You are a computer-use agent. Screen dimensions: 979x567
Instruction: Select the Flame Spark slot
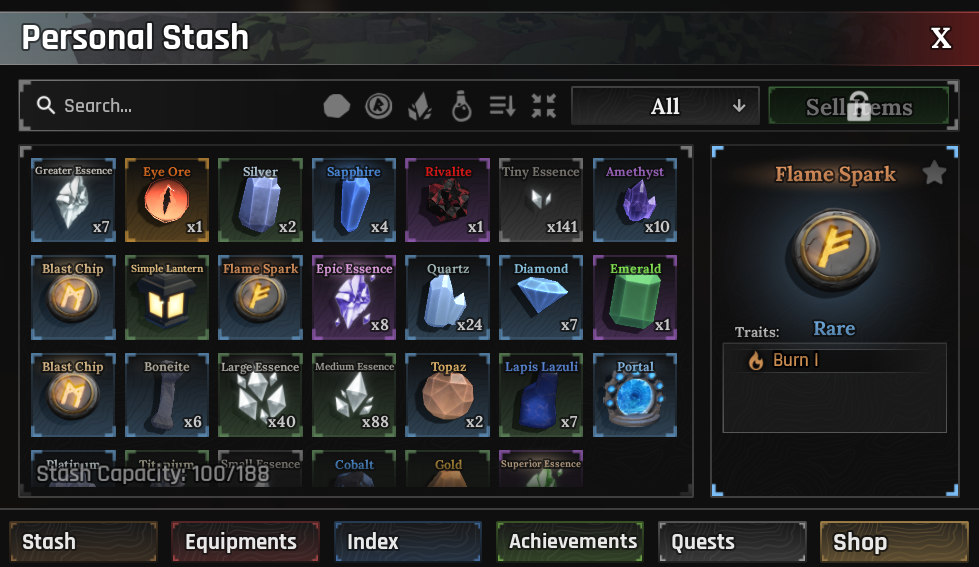point(260,297)
